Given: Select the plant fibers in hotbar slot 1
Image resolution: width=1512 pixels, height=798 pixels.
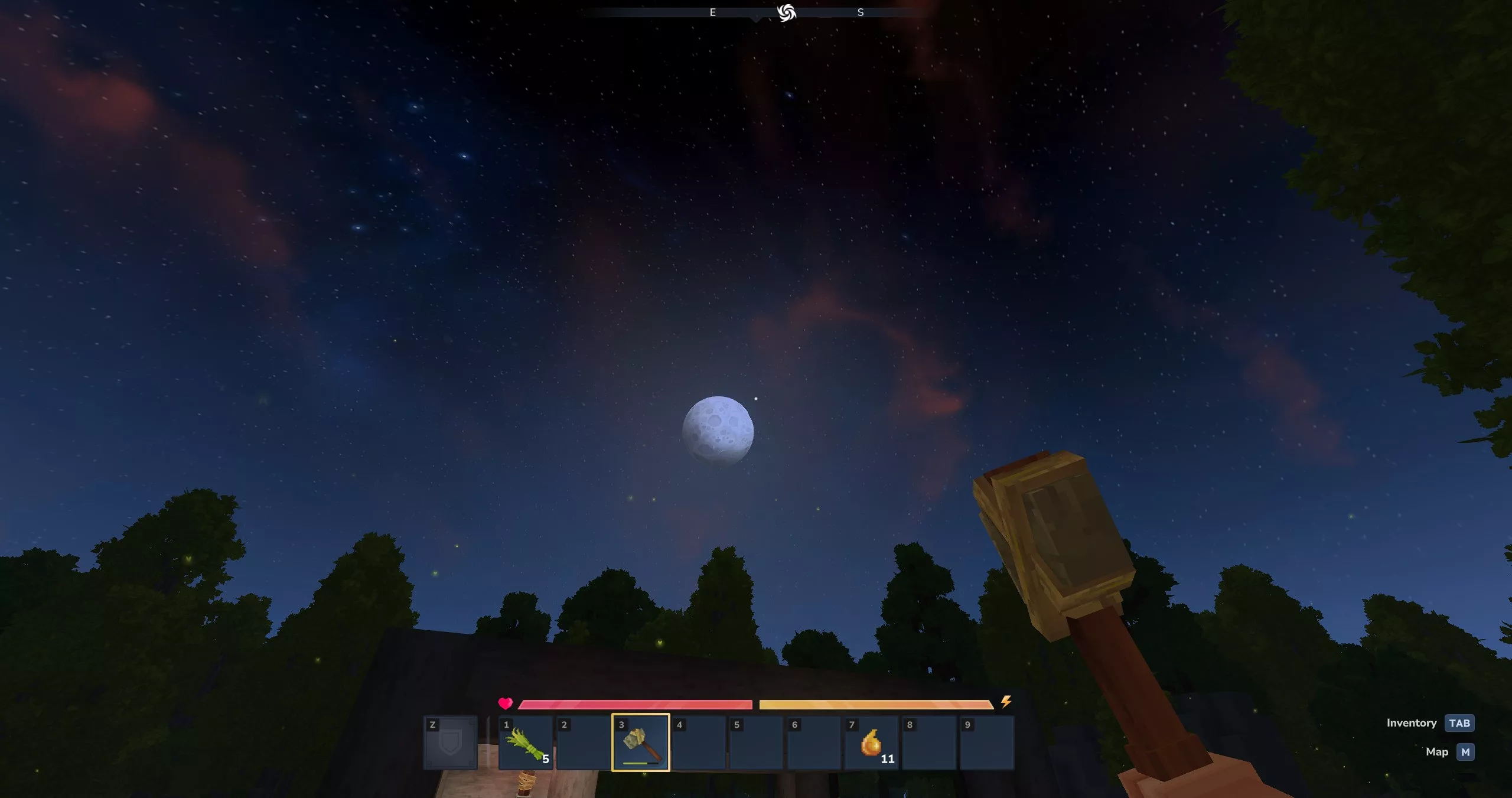Looking at the screenshot, I should (525, 743).
